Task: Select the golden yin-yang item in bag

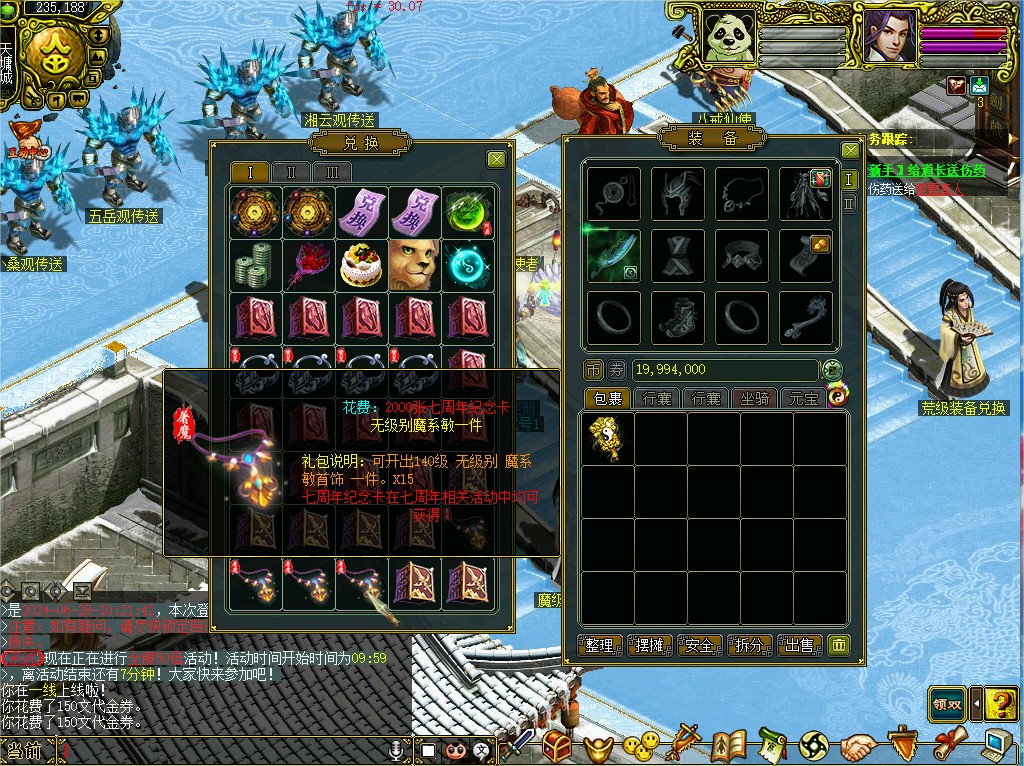Action: point(607,438)
